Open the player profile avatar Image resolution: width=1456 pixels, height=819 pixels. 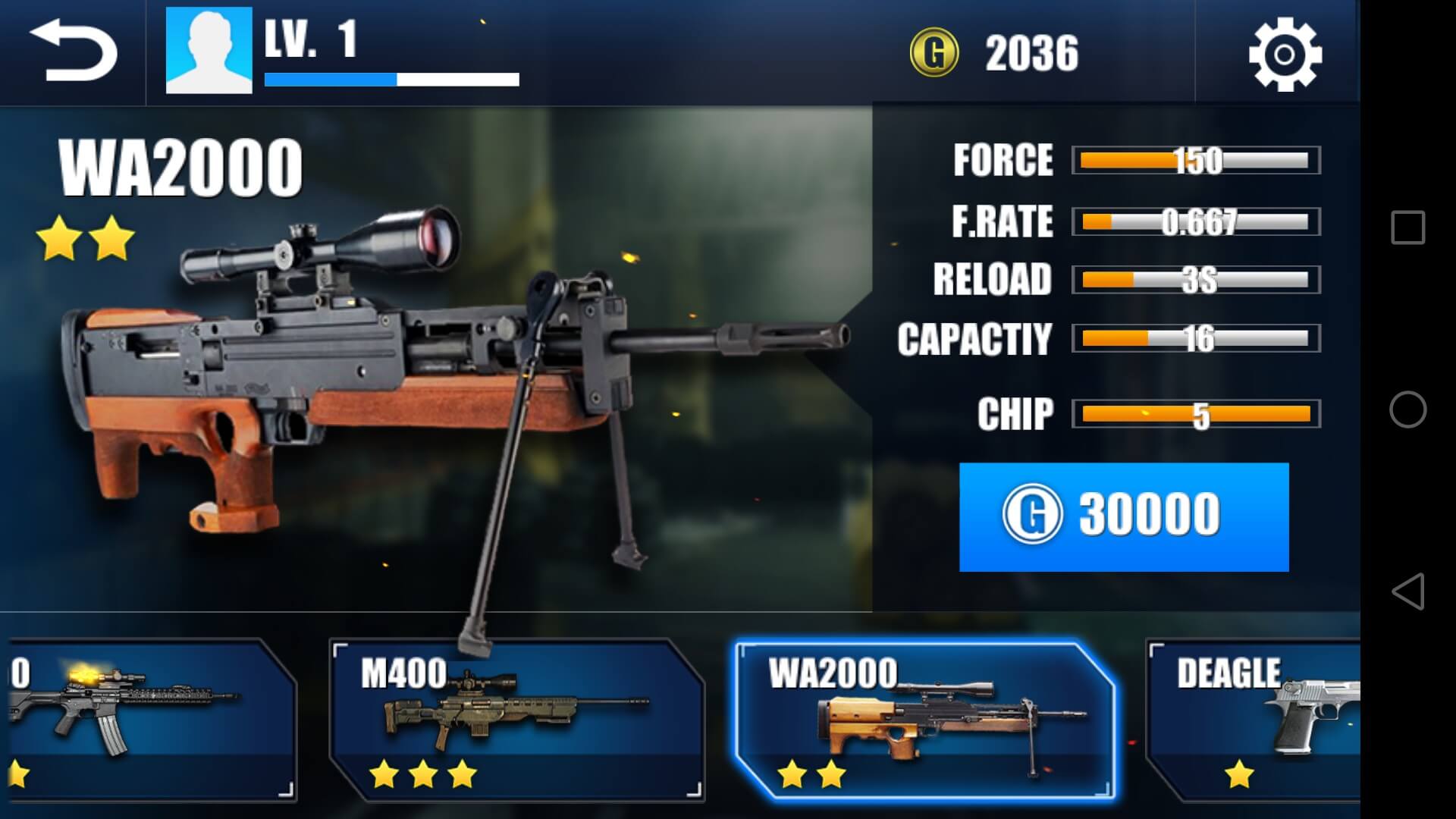209,51
